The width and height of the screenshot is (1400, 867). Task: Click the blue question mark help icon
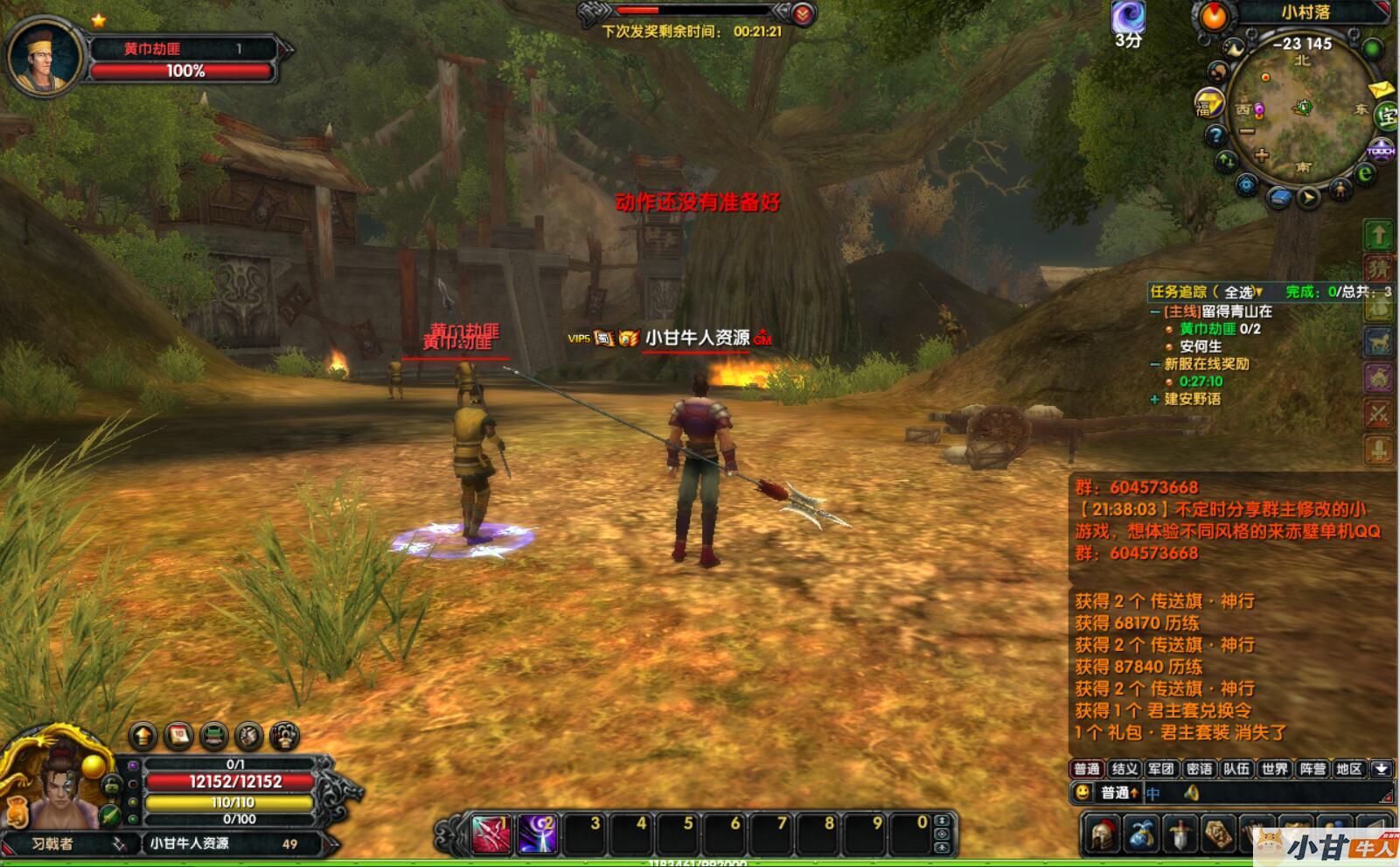[1215, 136]
